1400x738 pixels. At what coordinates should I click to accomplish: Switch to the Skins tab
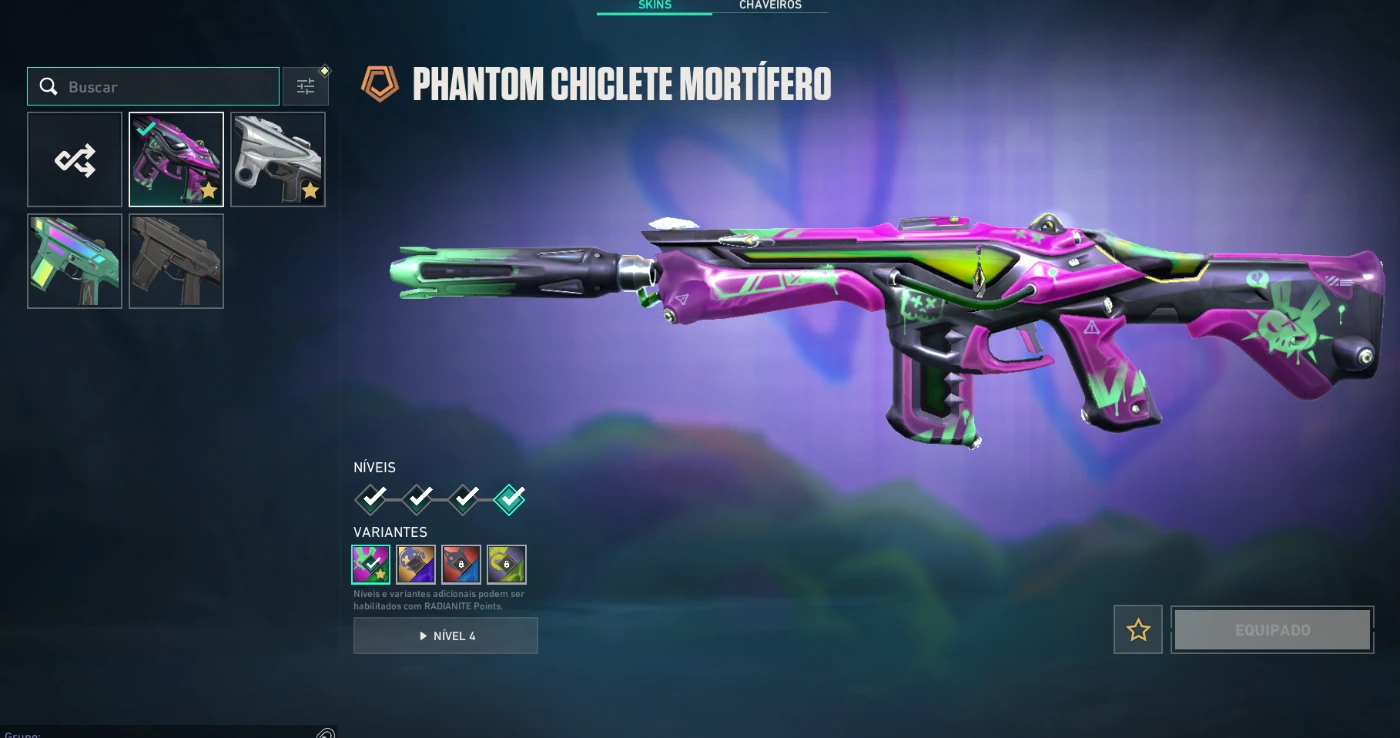tap(655, 6)
